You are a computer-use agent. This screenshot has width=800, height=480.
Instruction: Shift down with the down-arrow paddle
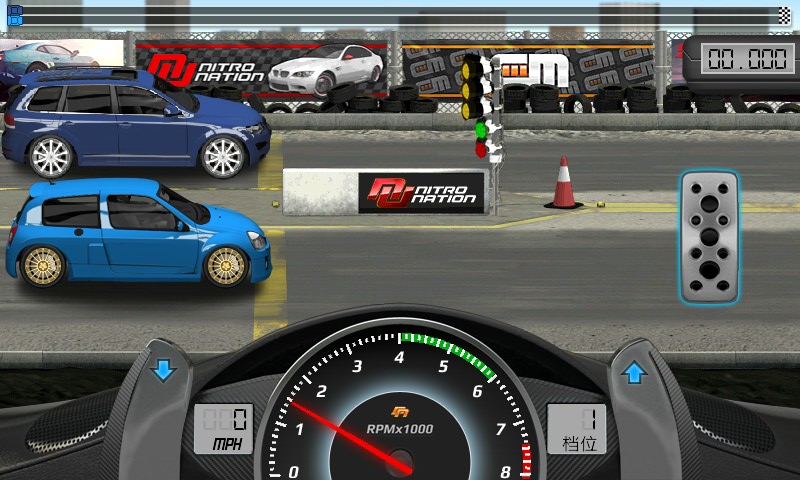164,371
